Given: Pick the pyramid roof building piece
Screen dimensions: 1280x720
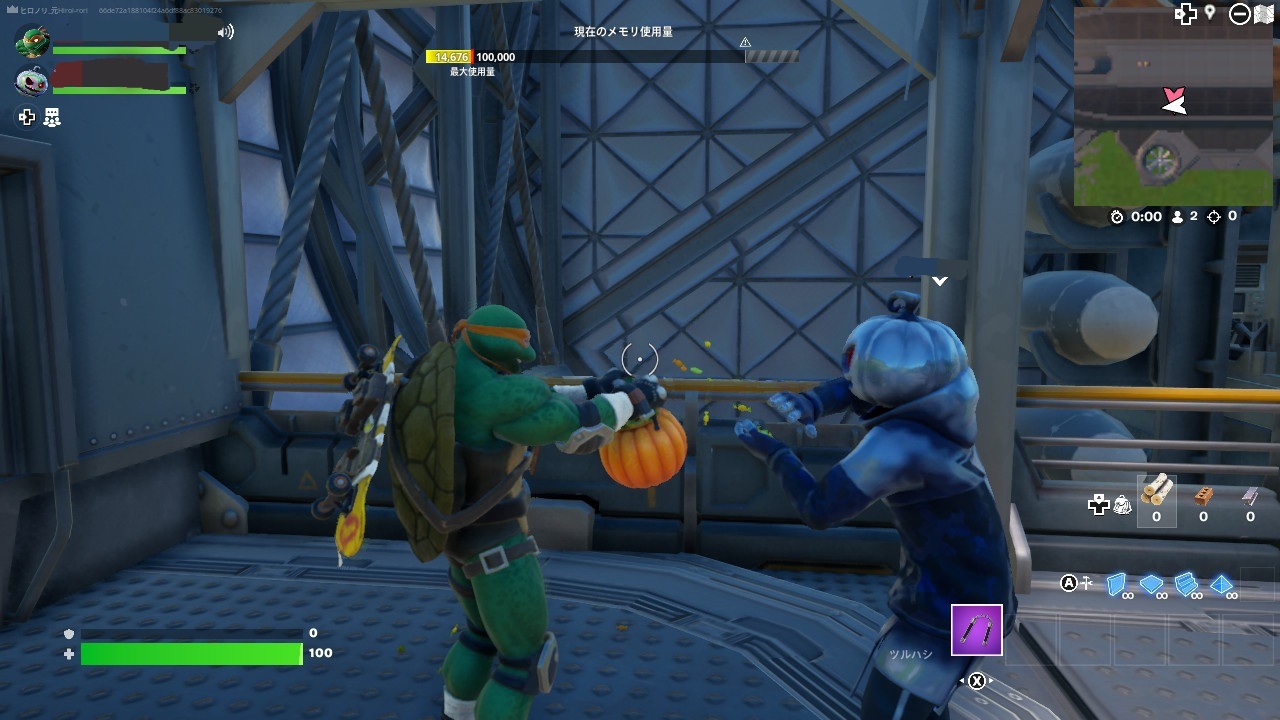Looking at the screenshot, I should click(x=1221, y=584).
